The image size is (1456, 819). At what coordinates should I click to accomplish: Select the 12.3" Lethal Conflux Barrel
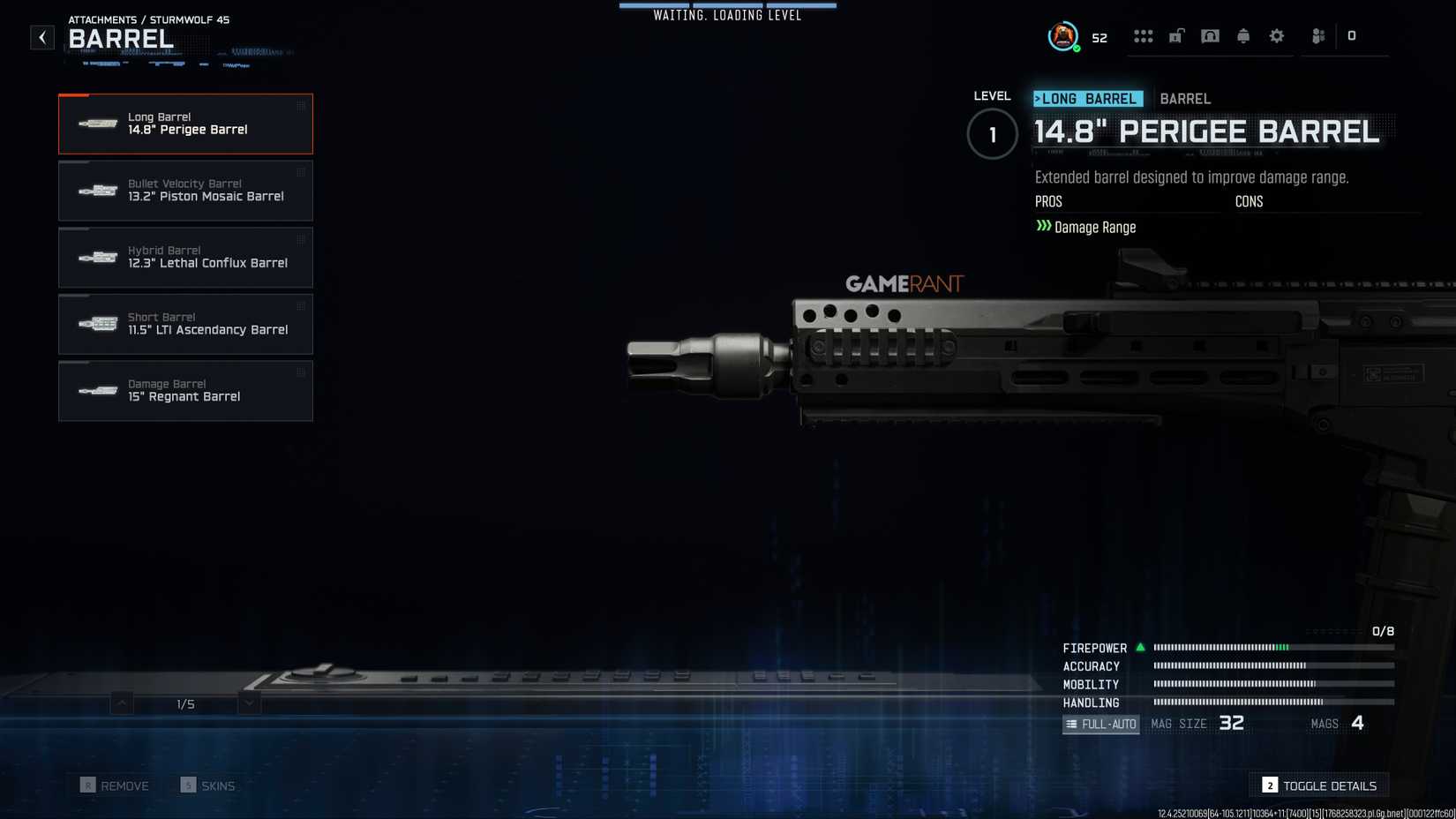185,257
